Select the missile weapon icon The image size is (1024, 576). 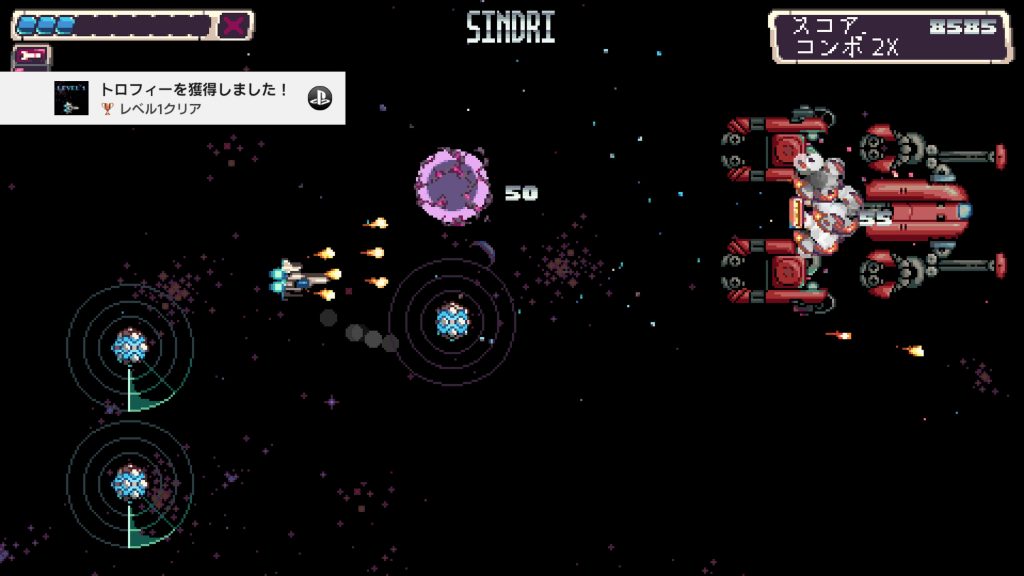click(x=32, y=56)
